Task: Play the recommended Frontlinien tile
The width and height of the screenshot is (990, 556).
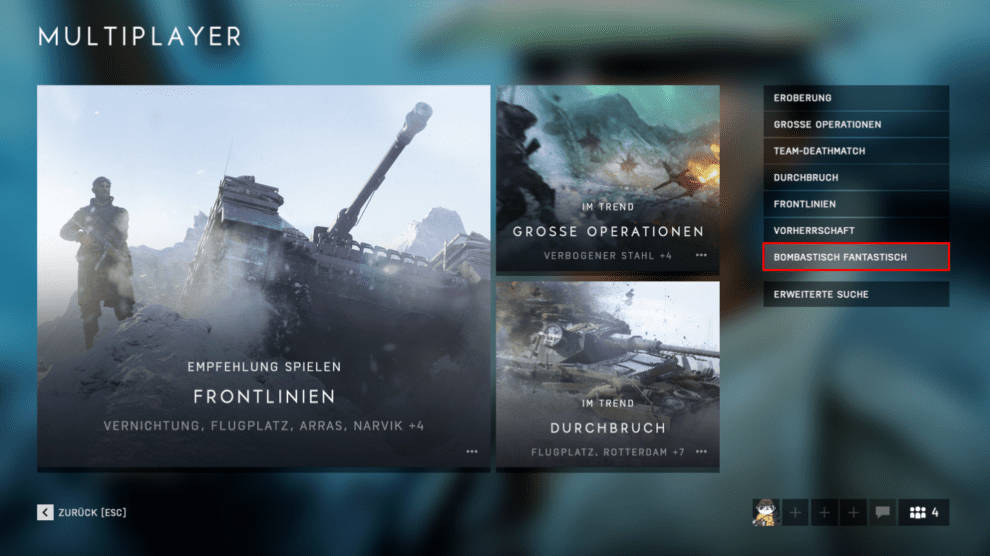Action: 264,278
